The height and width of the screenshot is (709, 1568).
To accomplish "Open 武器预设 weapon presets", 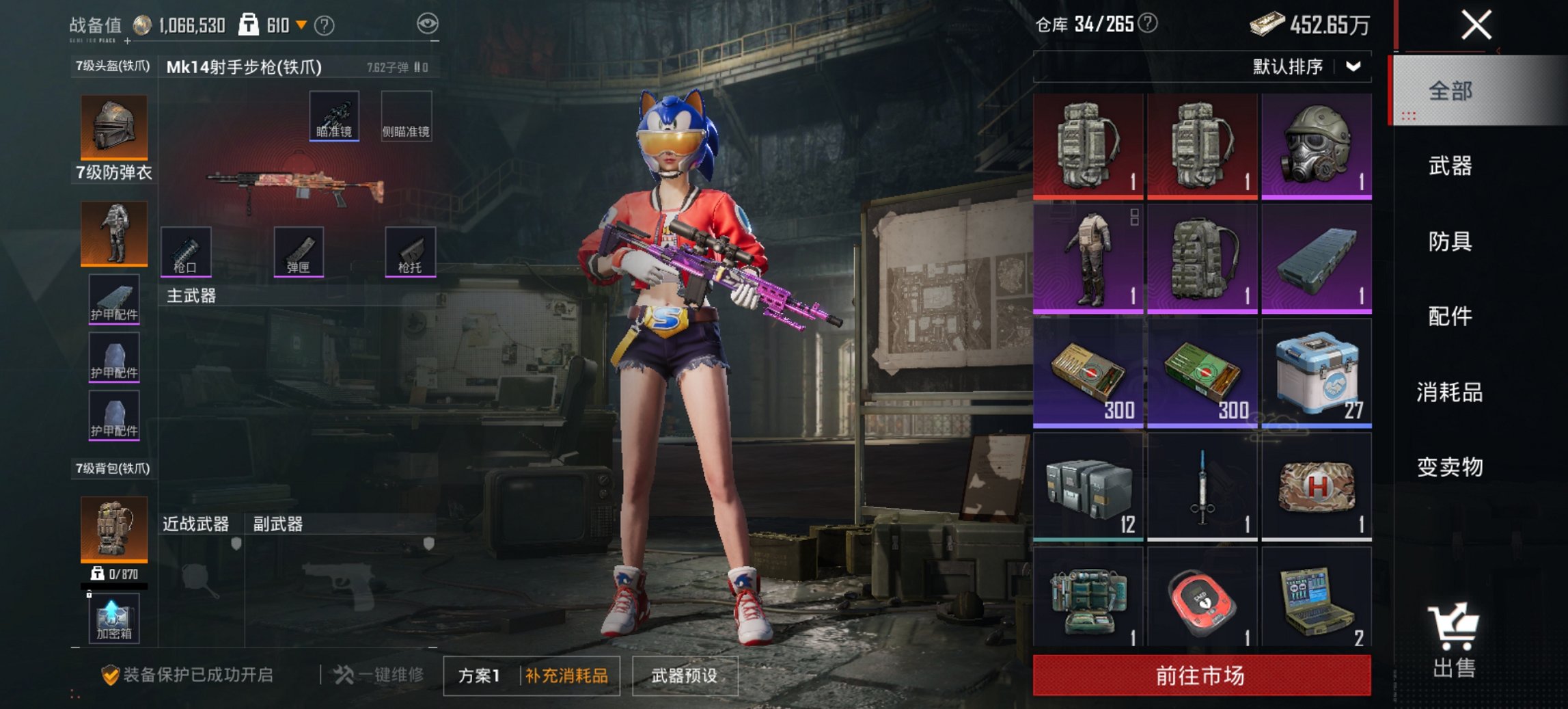I will point(684,674).
